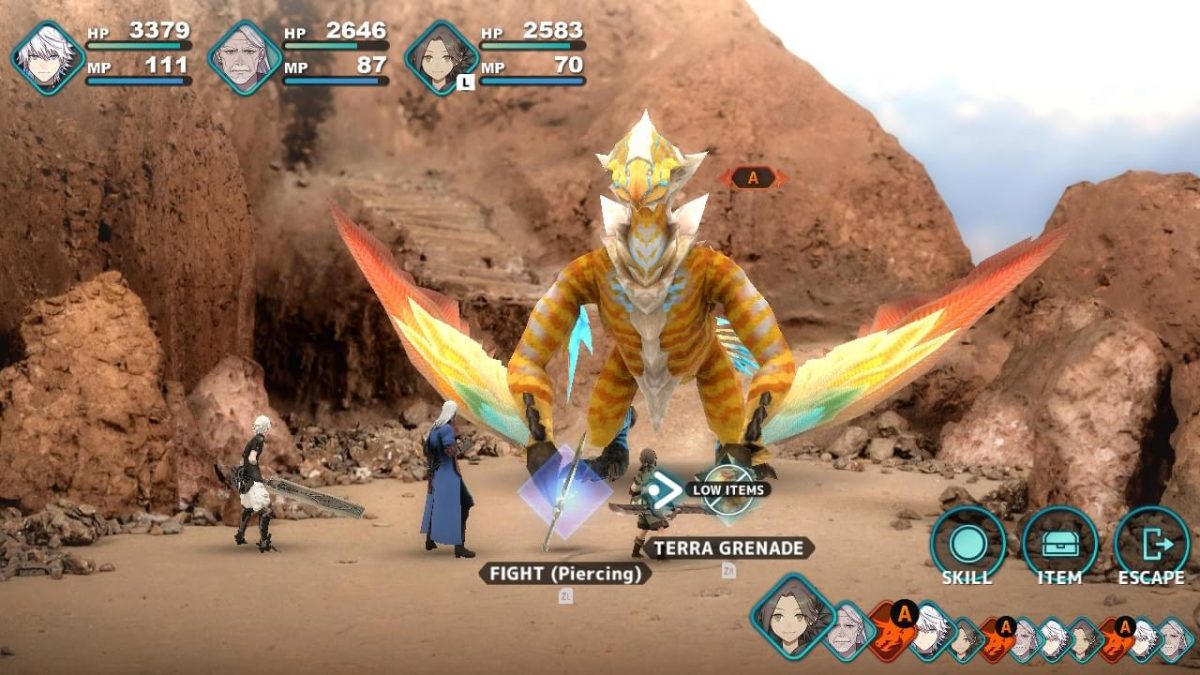Open the SKILL command
Image resolution: width=1200 pixels, height=675 pixels.
(x=967, y=546)
